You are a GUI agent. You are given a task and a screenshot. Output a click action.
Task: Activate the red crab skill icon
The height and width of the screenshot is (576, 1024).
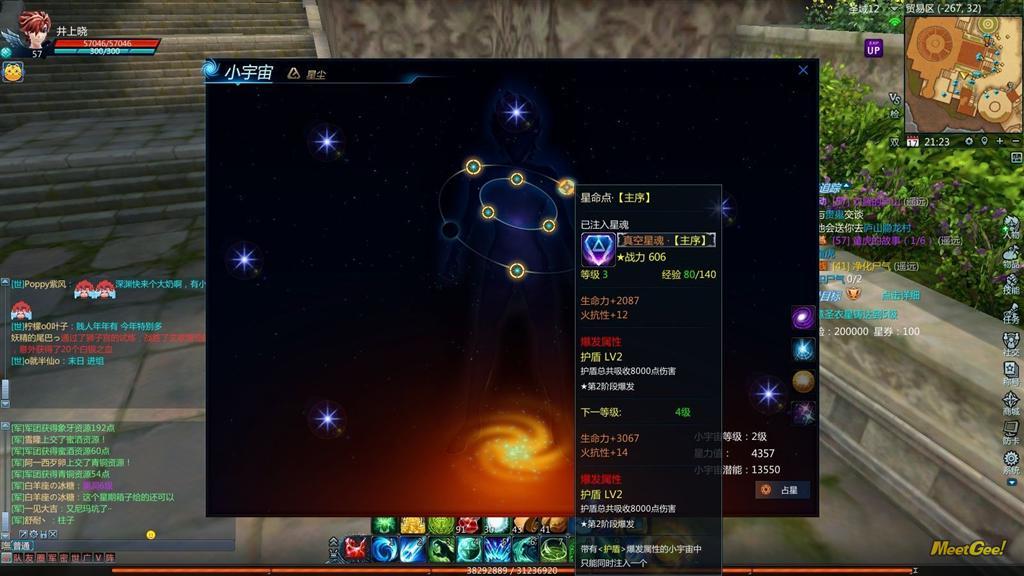click(357, 548)
